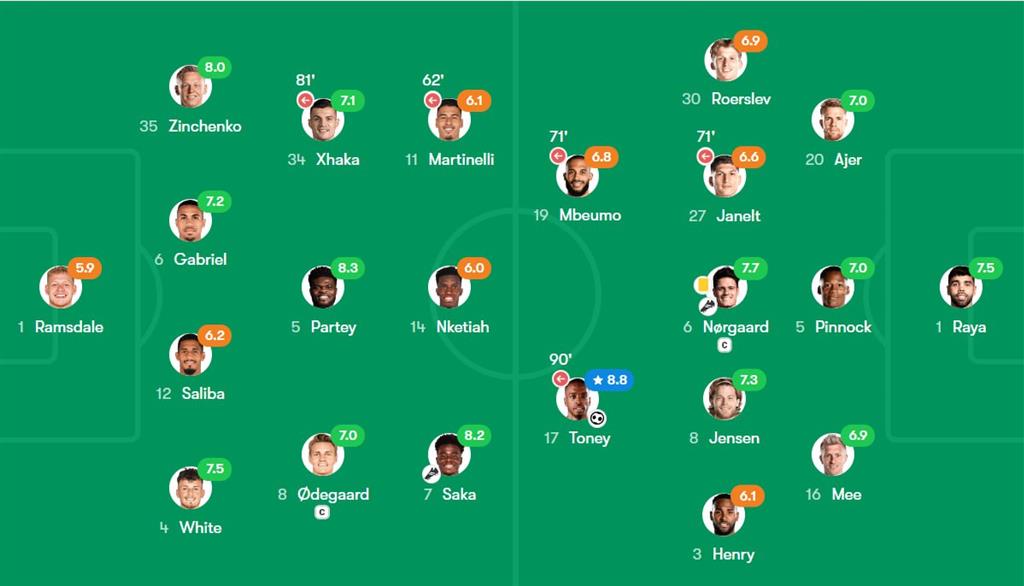Open Toney's star-rated player card
The height and width of the screenshot is (586, 1024).
(x=577, y=399)
